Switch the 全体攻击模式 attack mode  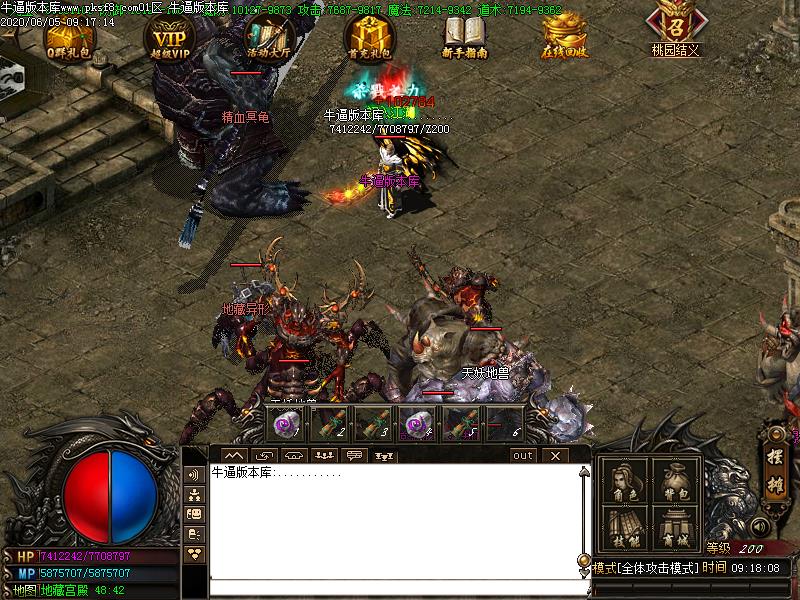[645, 567]
